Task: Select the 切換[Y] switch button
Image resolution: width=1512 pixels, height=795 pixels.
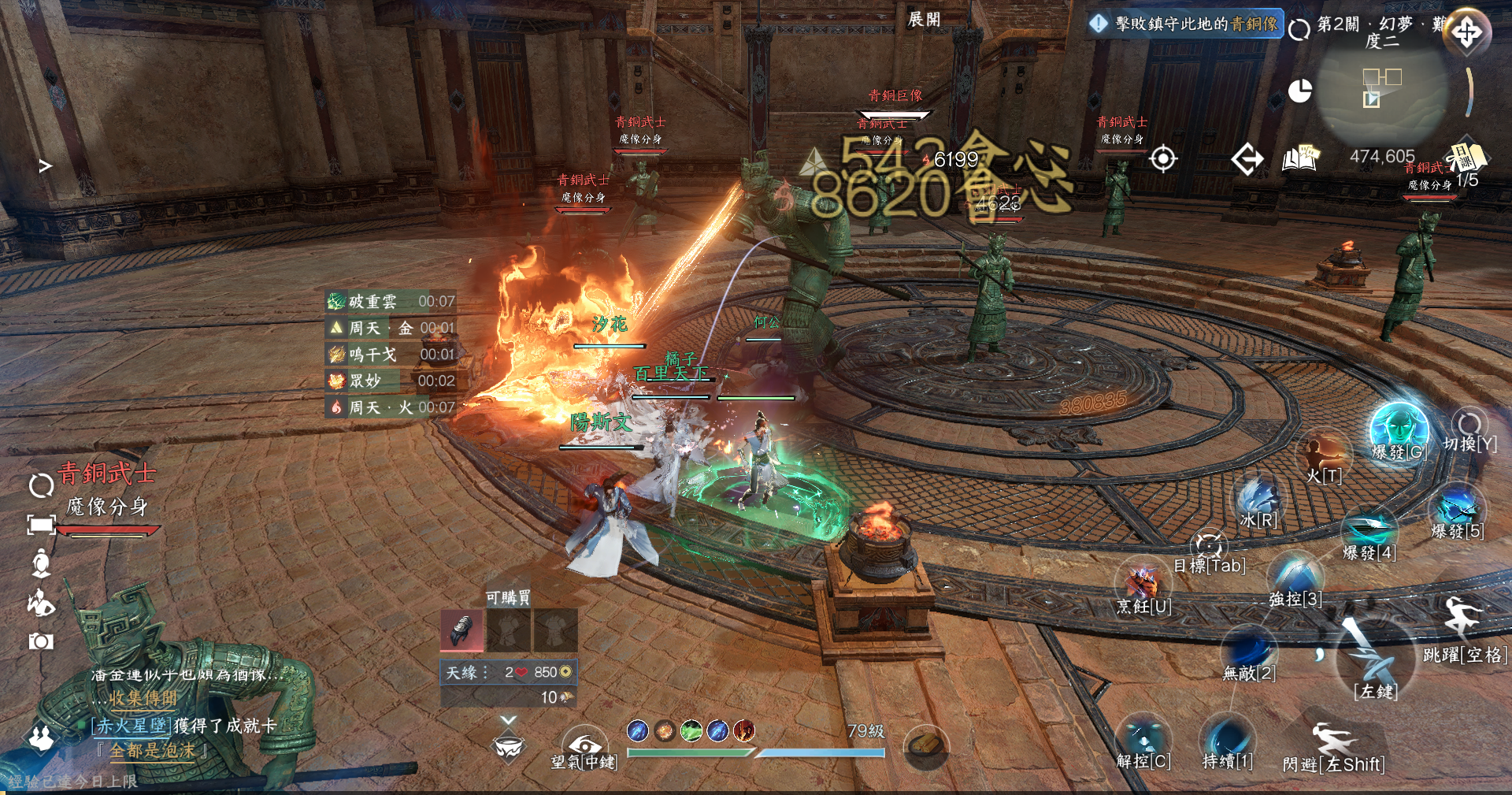Action: [1469, 425]
